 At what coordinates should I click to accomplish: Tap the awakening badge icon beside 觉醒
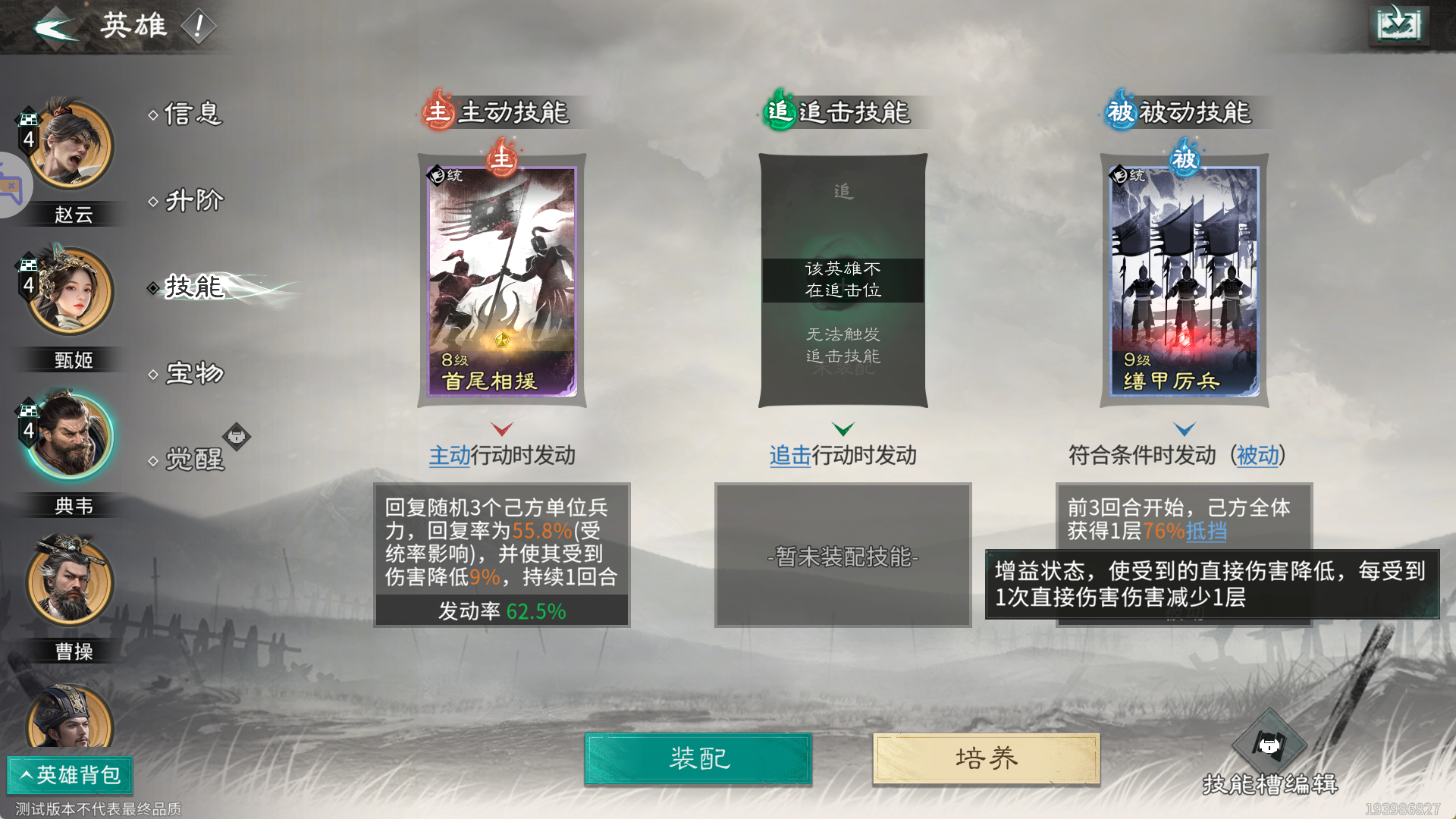(236, 436)
